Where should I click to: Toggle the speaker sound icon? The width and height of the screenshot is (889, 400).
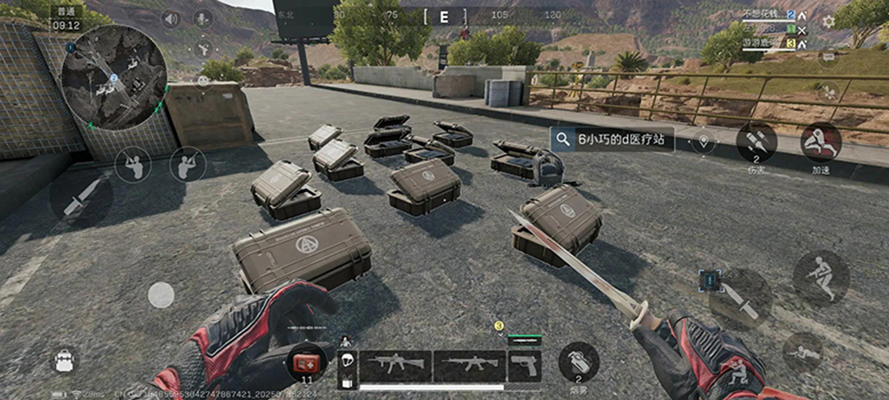click(171, 19)
